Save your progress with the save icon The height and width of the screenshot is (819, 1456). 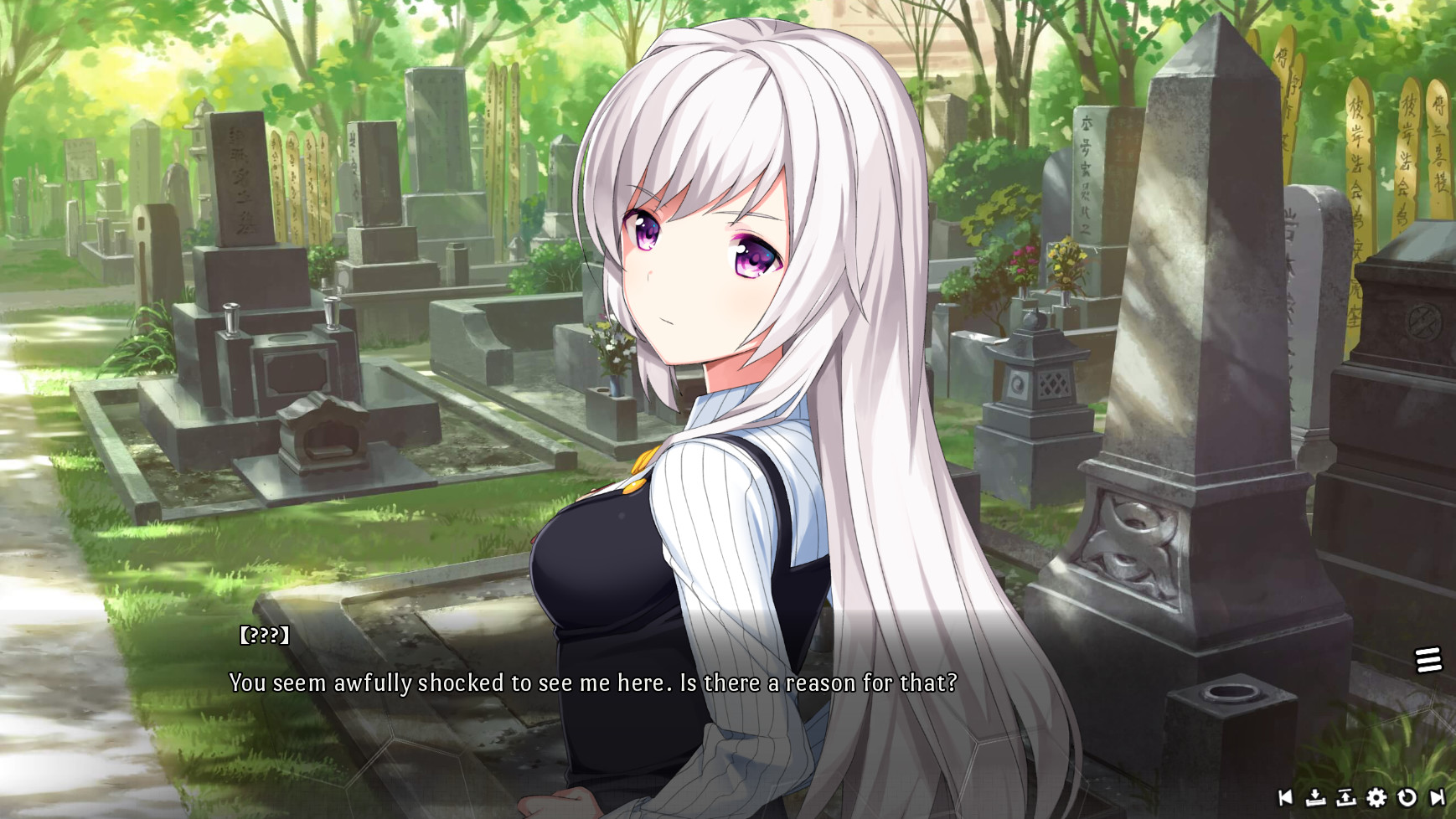[x=1315, y=798]
